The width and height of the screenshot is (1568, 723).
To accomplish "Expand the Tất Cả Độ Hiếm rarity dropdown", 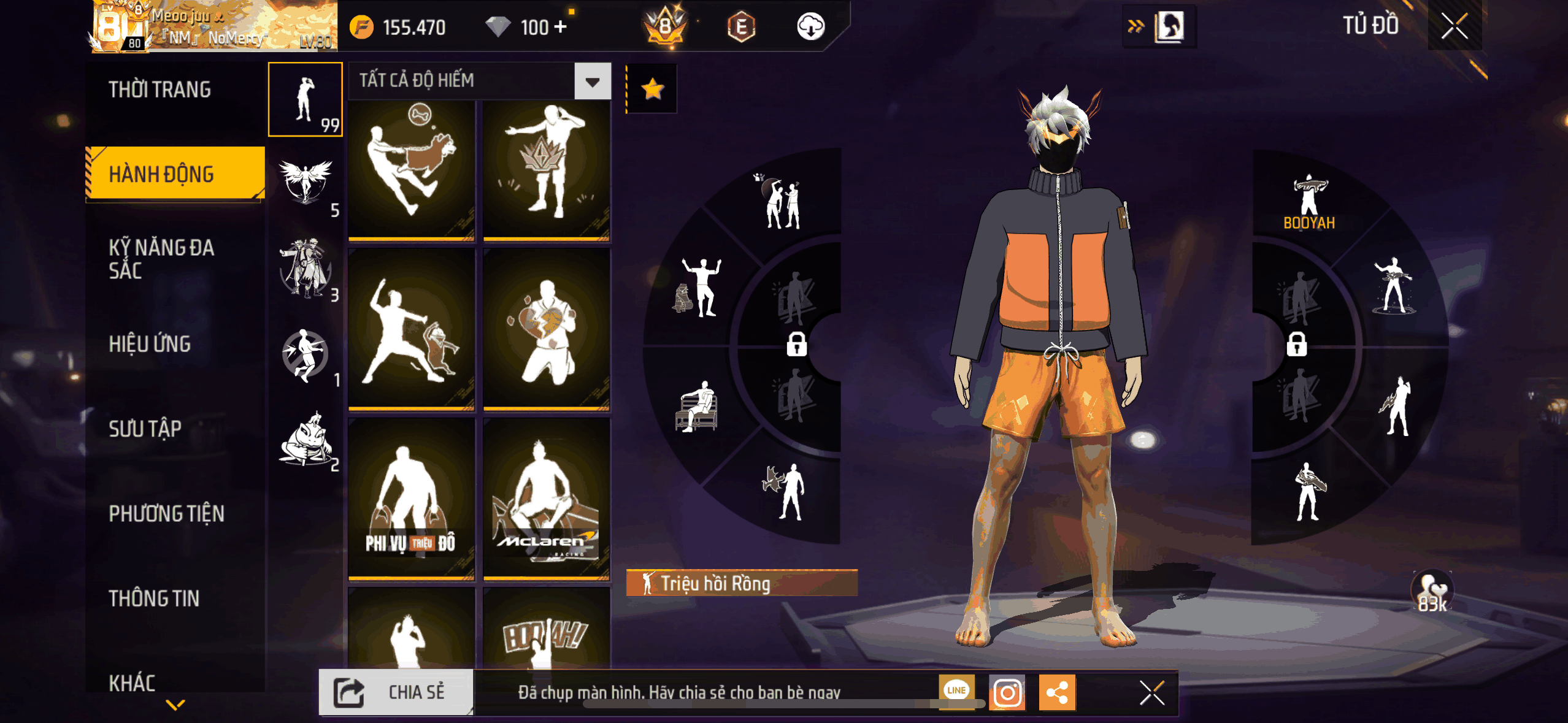I will (x=591, y=82).
